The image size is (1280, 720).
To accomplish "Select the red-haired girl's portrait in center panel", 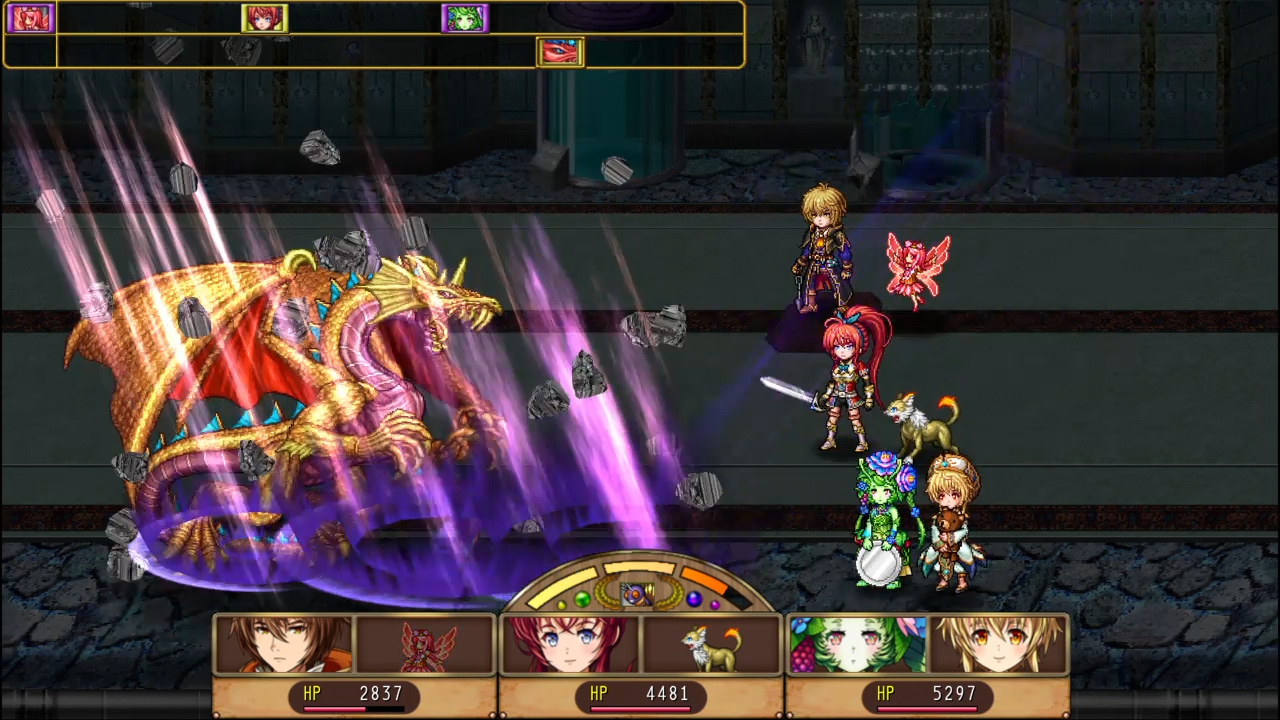I will tap(570, 644).
